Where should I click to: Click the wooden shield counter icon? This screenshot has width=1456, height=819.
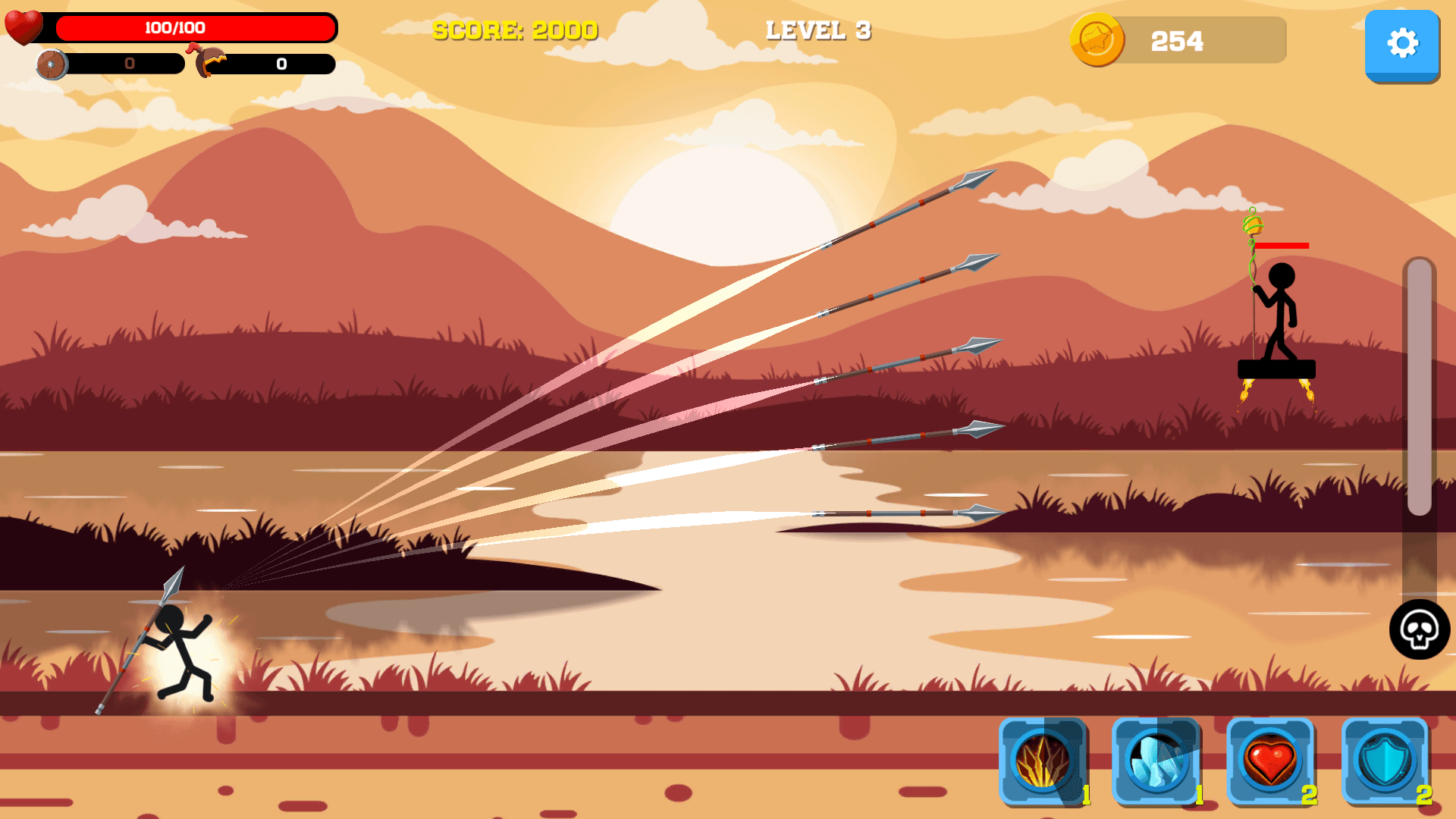click(53, 65)
